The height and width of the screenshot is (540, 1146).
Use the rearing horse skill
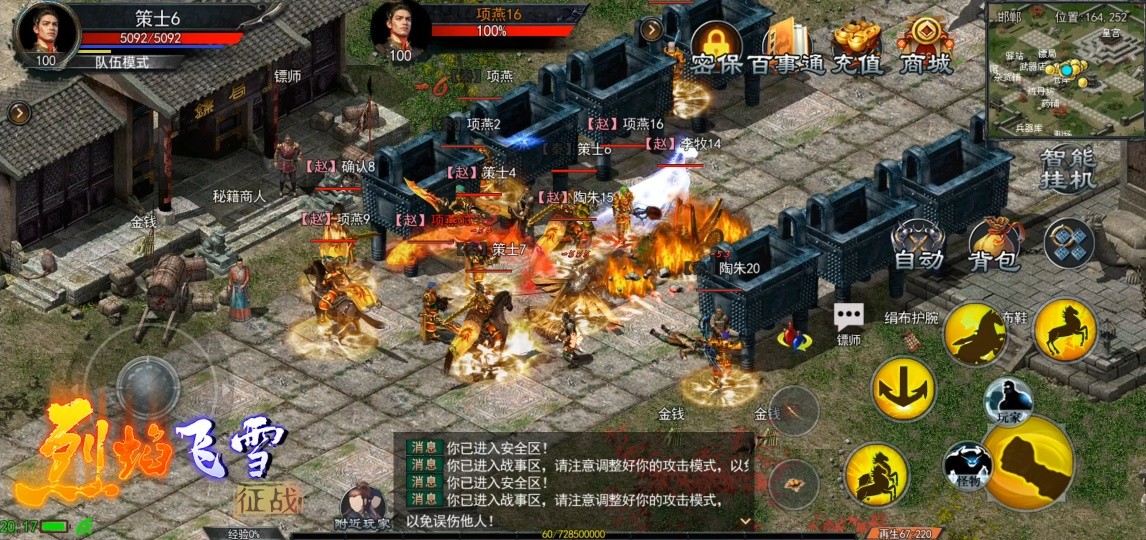pyautogui.click(x=1065, y=328)
